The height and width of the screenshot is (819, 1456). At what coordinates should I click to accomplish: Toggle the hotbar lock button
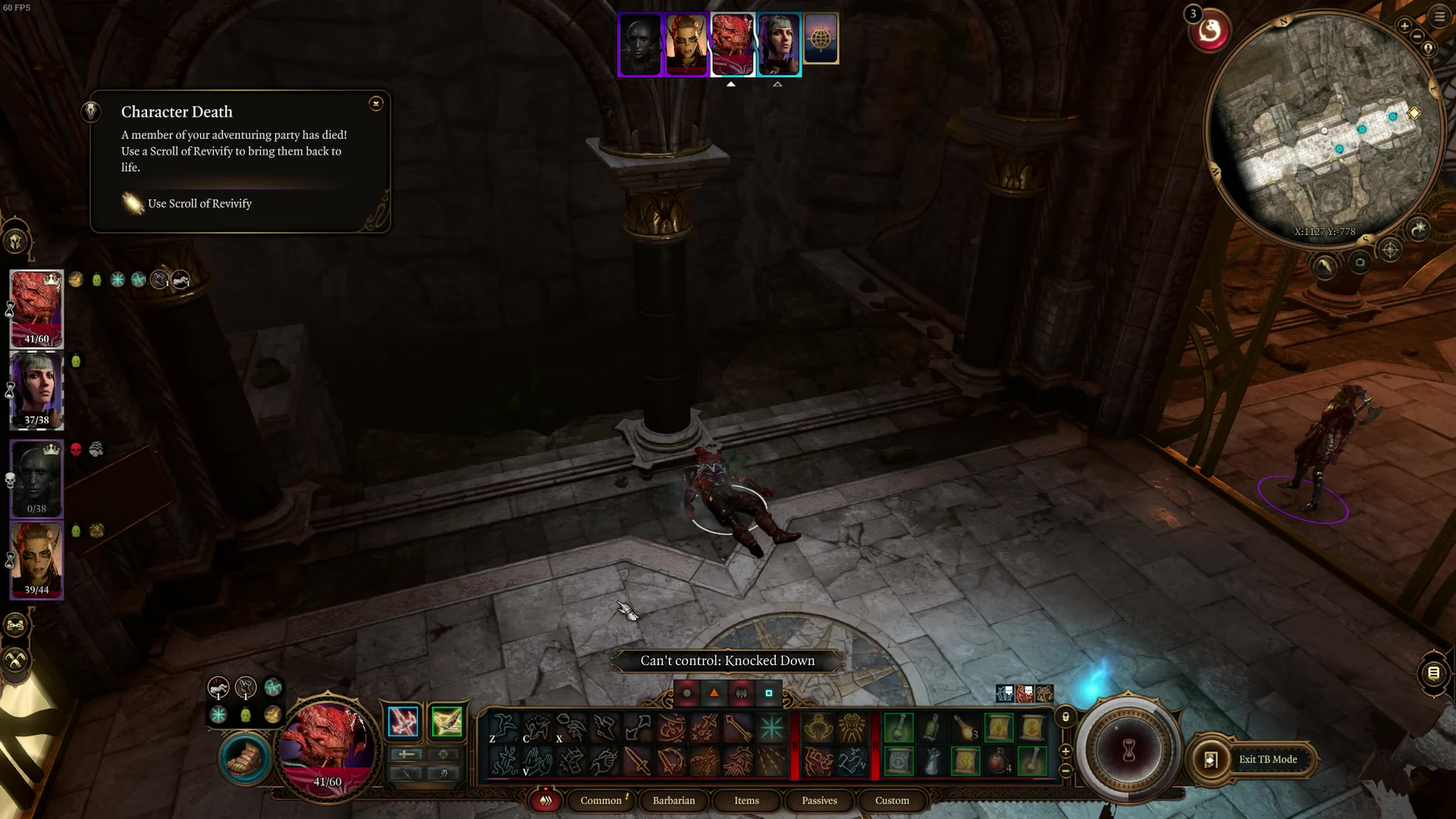1065,717
